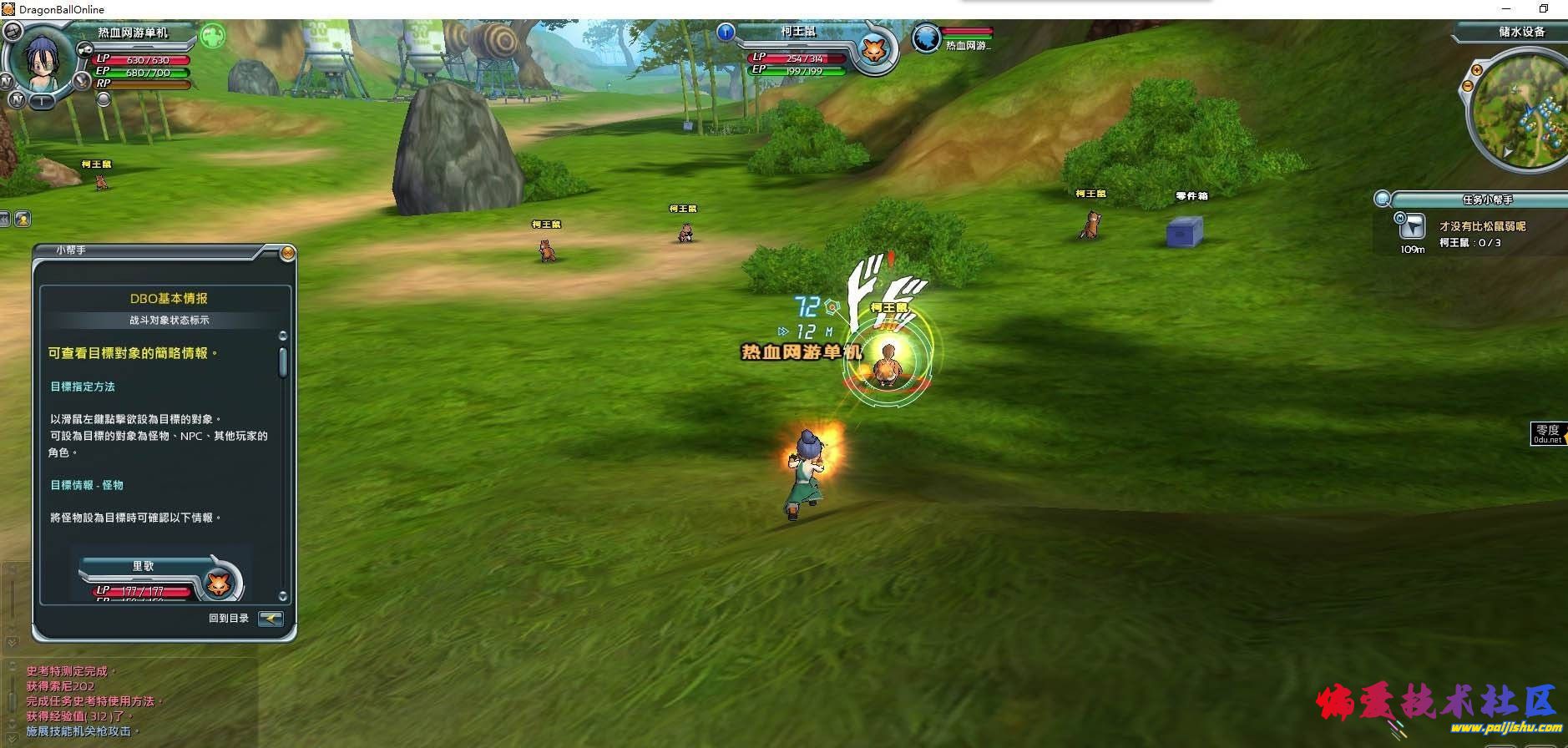Click the 回到目录 back-to-index button
This screenshot has height=748, width=1568.
271,619
